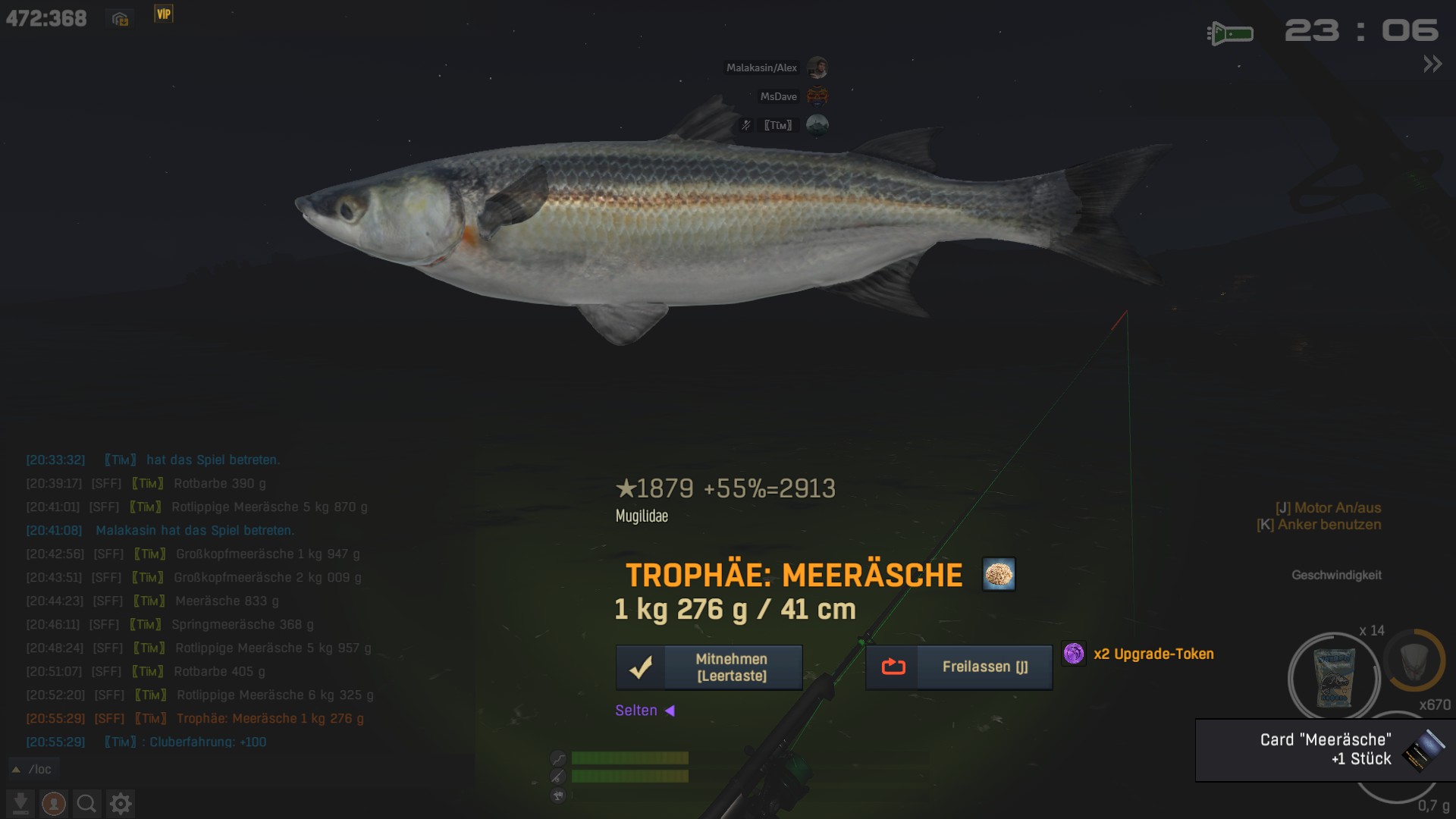
Task: Select the groundbait bag slot
Action: 1333,677
